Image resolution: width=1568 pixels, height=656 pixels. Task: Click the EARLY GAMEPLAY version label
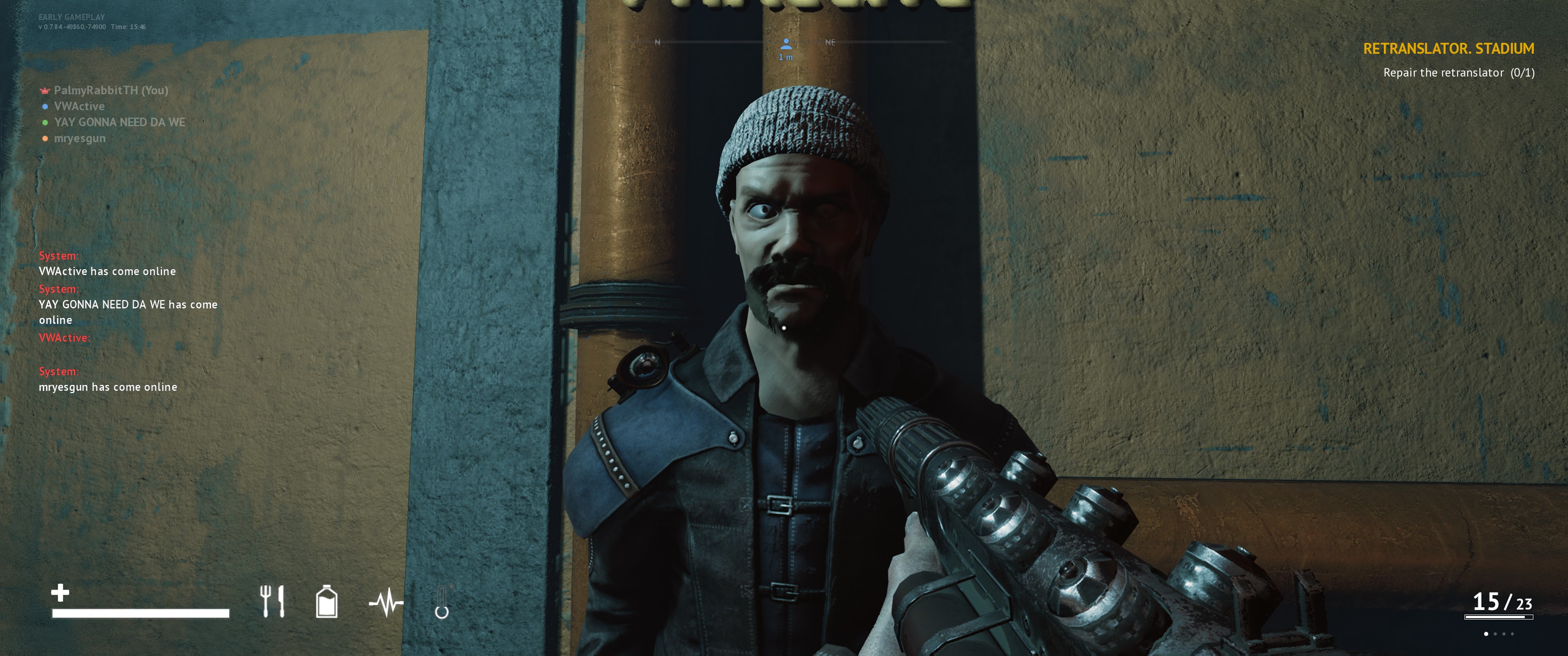71,16
